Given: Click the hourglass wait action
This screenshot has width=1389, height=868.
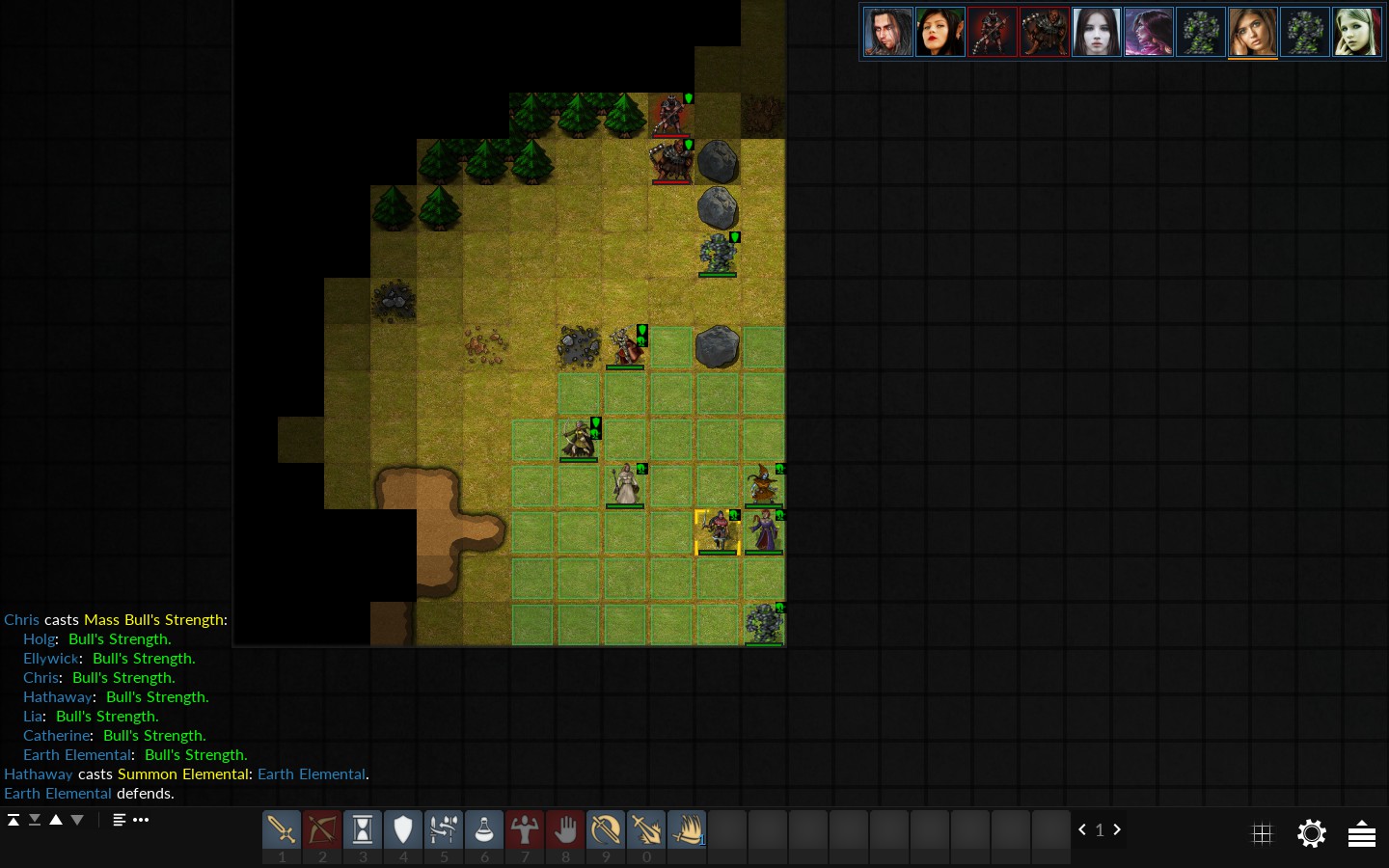Looking at the screenshot, I should [363, 829].
